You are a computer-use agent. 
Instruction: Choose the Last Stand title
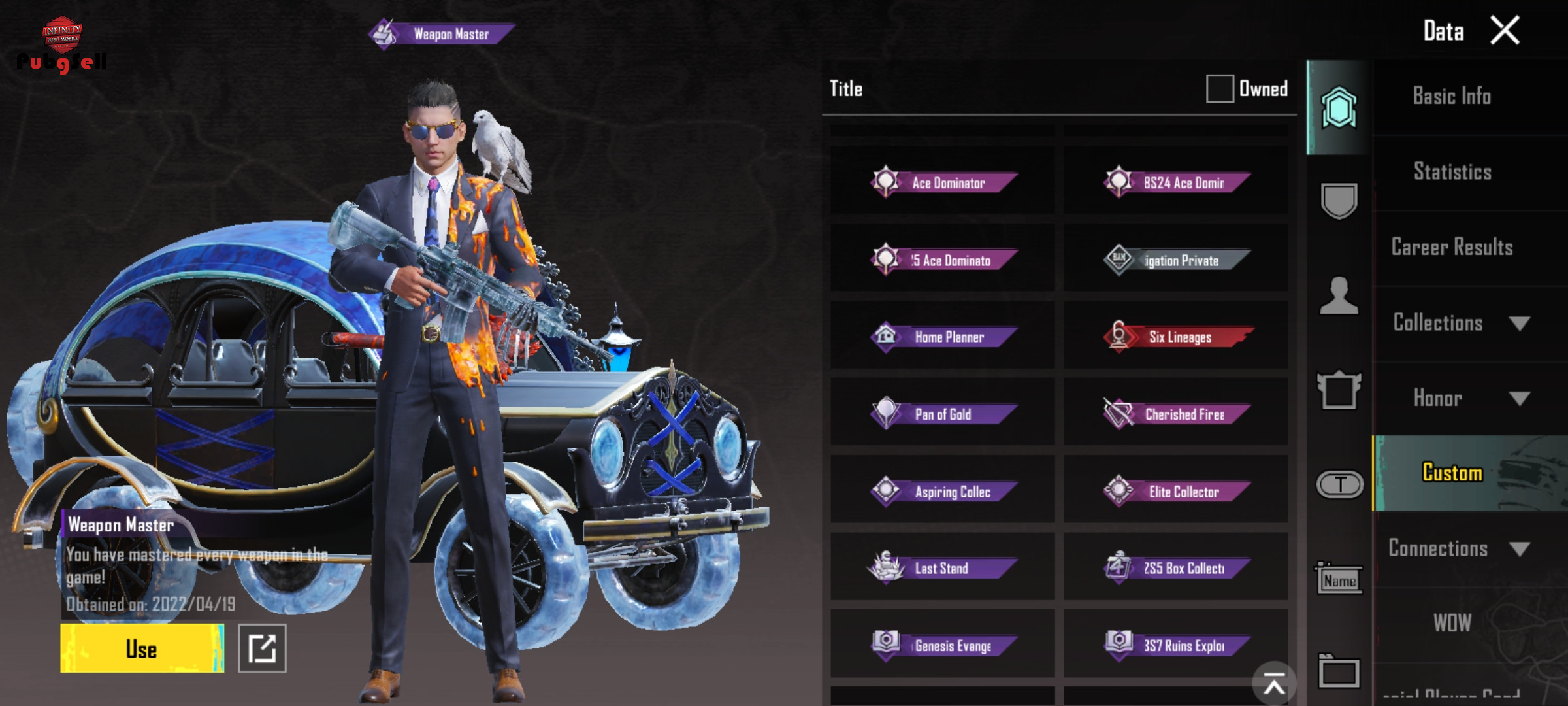click(x=943, y=568)
